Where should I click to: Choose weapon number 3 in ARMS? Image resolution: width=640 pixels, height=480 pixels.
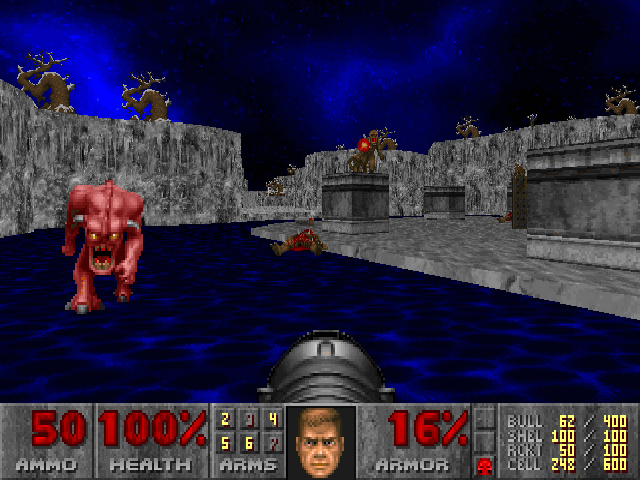point(249,420)
